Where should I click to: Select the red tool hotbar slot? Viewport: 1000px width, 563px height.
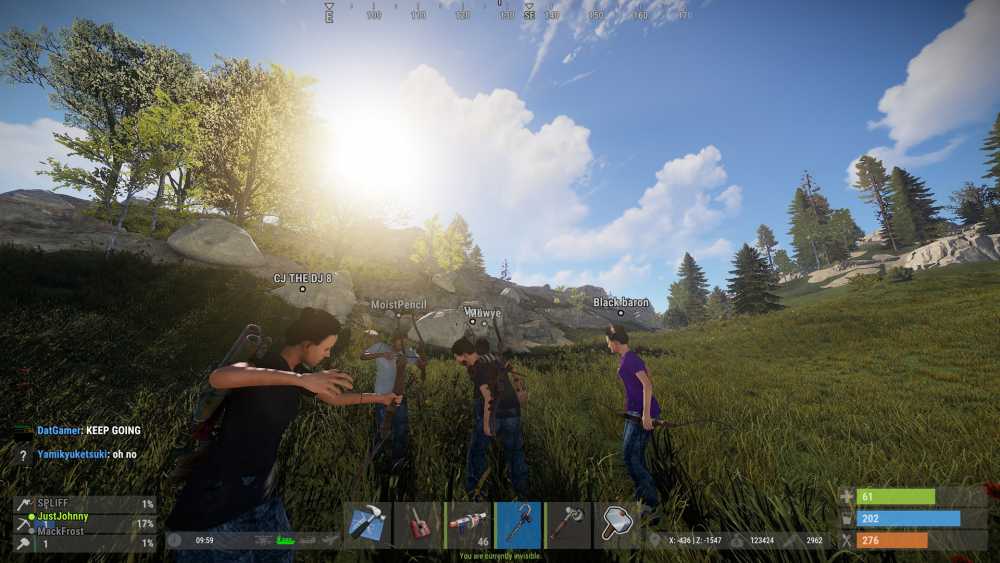(x=417, y=525)
